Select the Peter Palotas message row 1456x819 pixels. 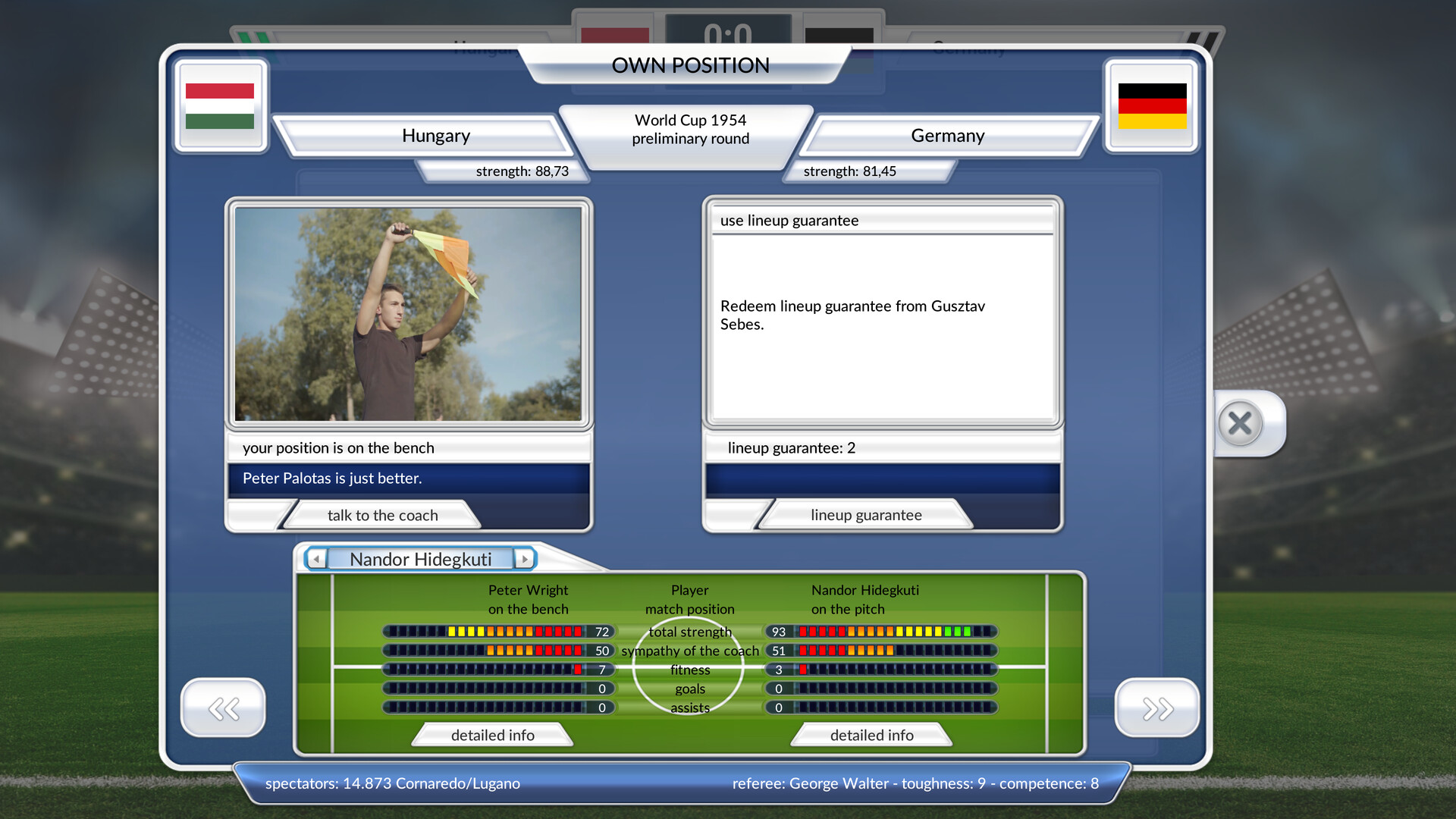[408, 479]
